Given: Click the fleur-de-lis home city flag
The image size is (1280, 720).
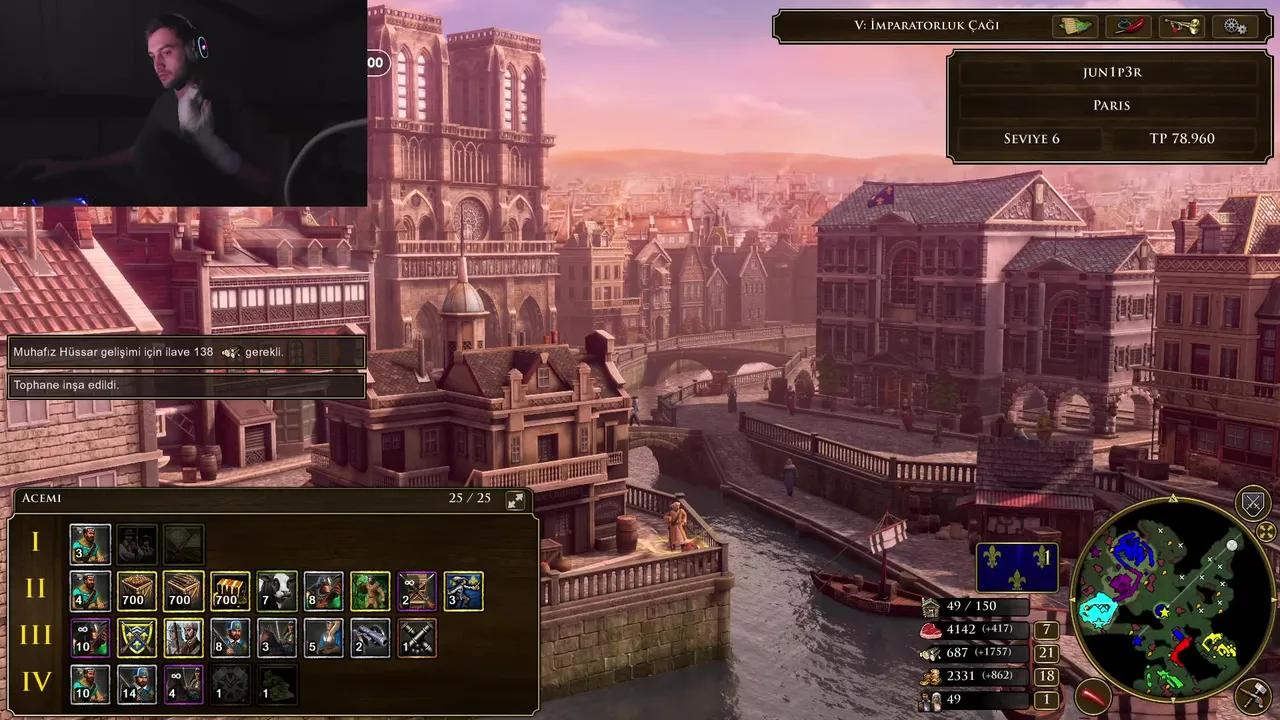Looking at the screenshot, I should point(1017,568).
